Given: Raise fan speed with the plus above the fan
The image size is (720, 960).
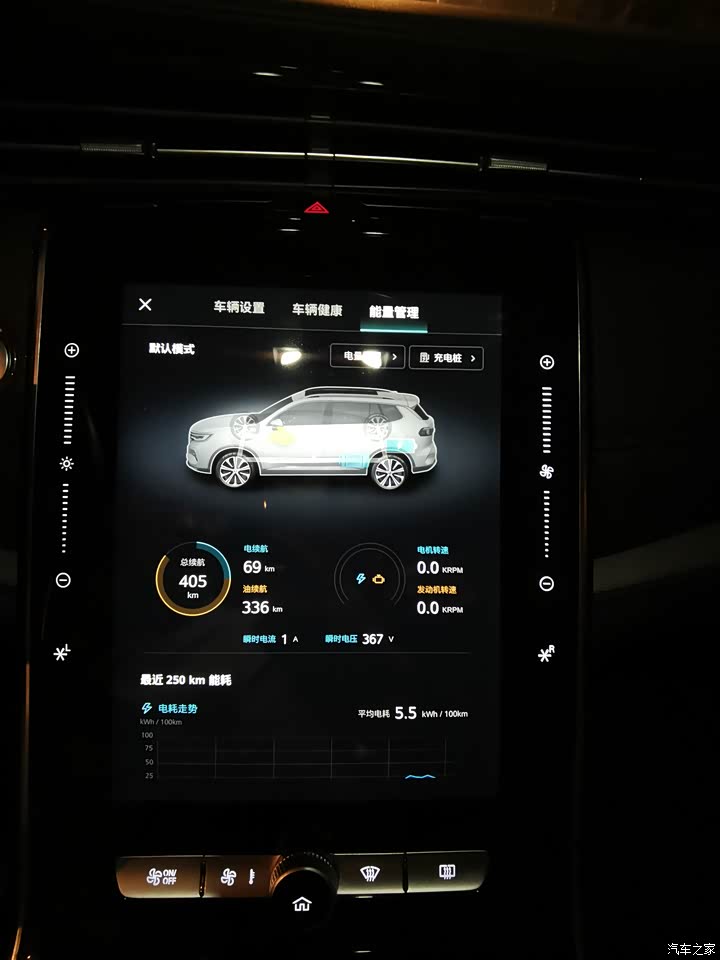Looking at the screenshot, I should (x=546, y=362).
